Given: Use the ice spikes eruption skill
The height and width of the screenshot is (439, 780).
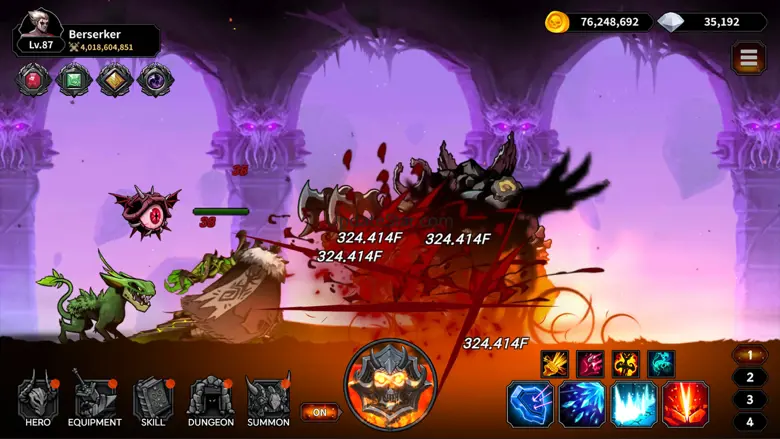Looking at the screenshot, I should [x=634, y=405].
